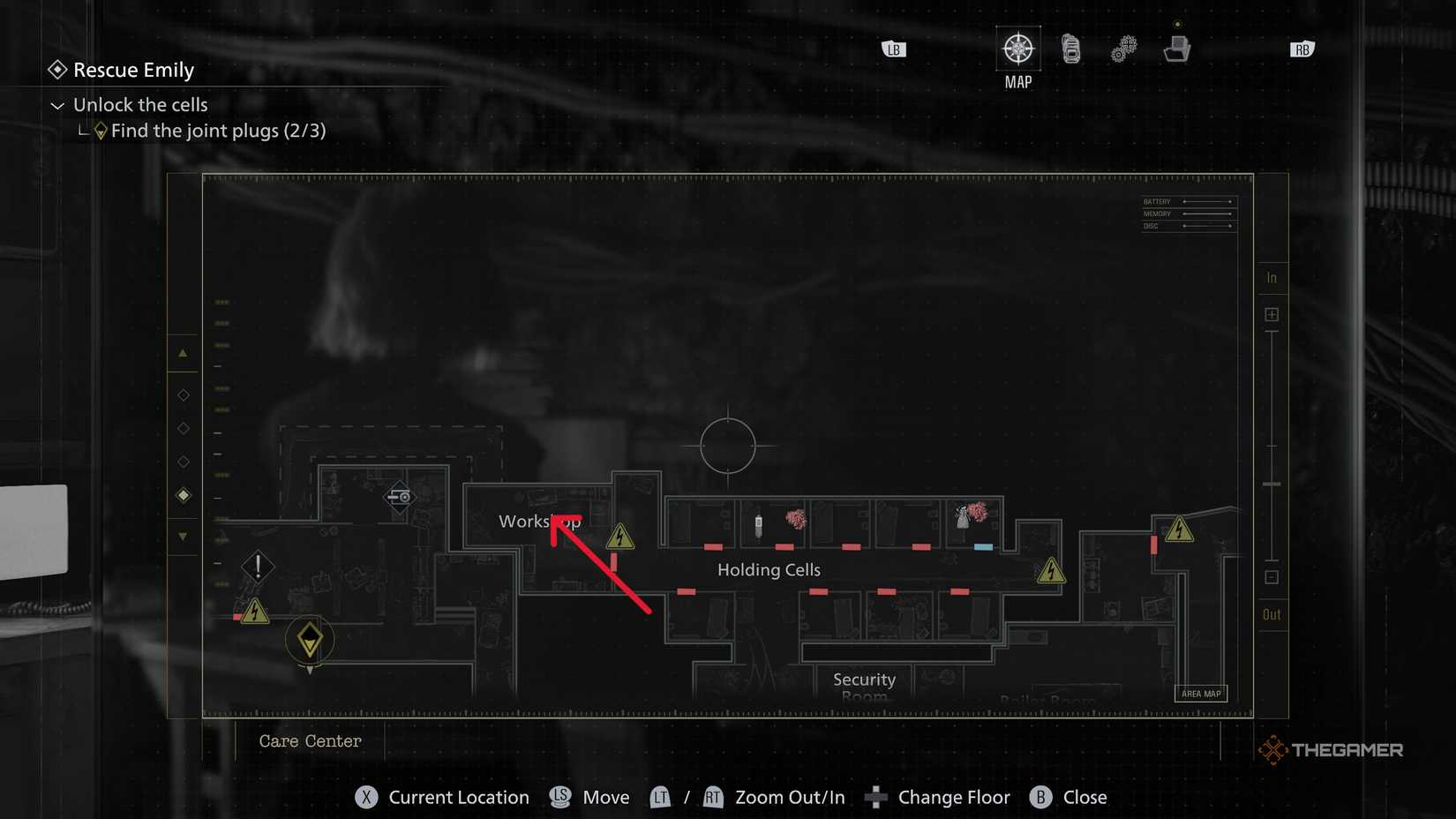
Task: Select the second floor diamond on the left panel
Action: coord(183,428)
